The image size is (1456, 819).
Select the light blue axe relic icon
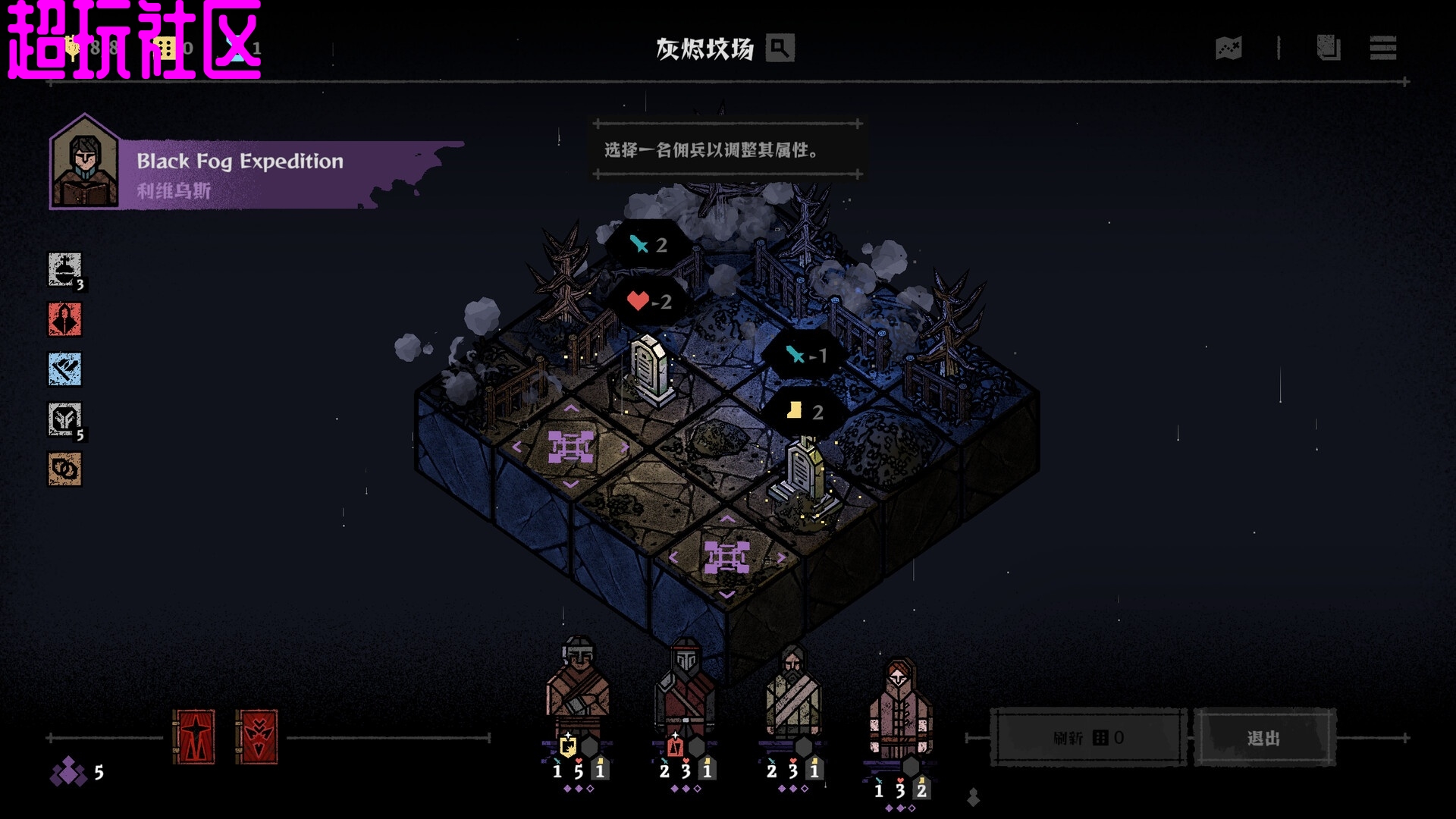[64, 369]
